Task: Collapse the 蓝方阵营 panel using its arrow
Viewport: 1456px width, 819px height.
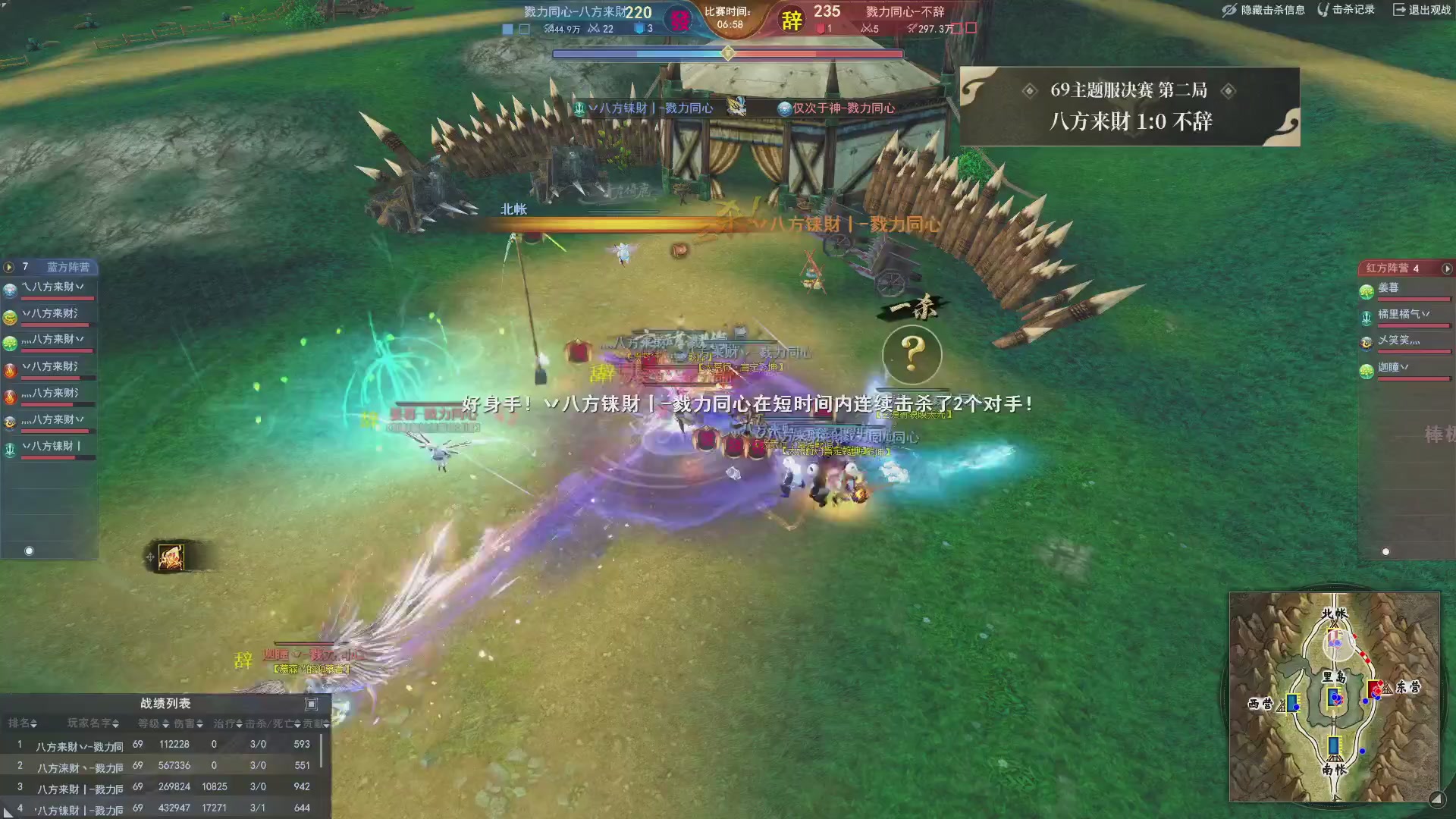Action: coord(8,268)
